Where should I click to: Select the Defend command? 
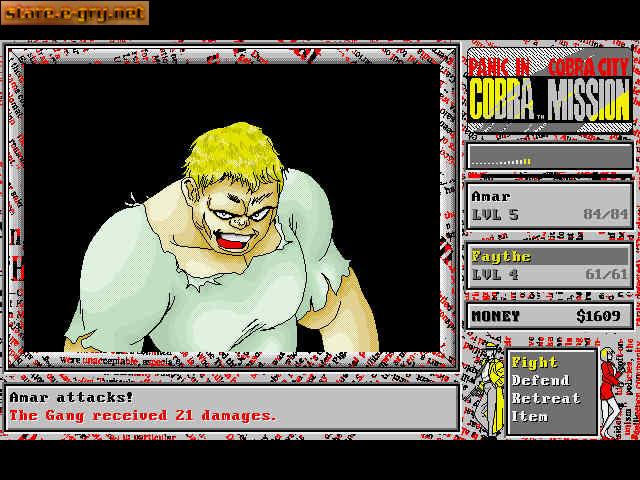pos(540,381)
